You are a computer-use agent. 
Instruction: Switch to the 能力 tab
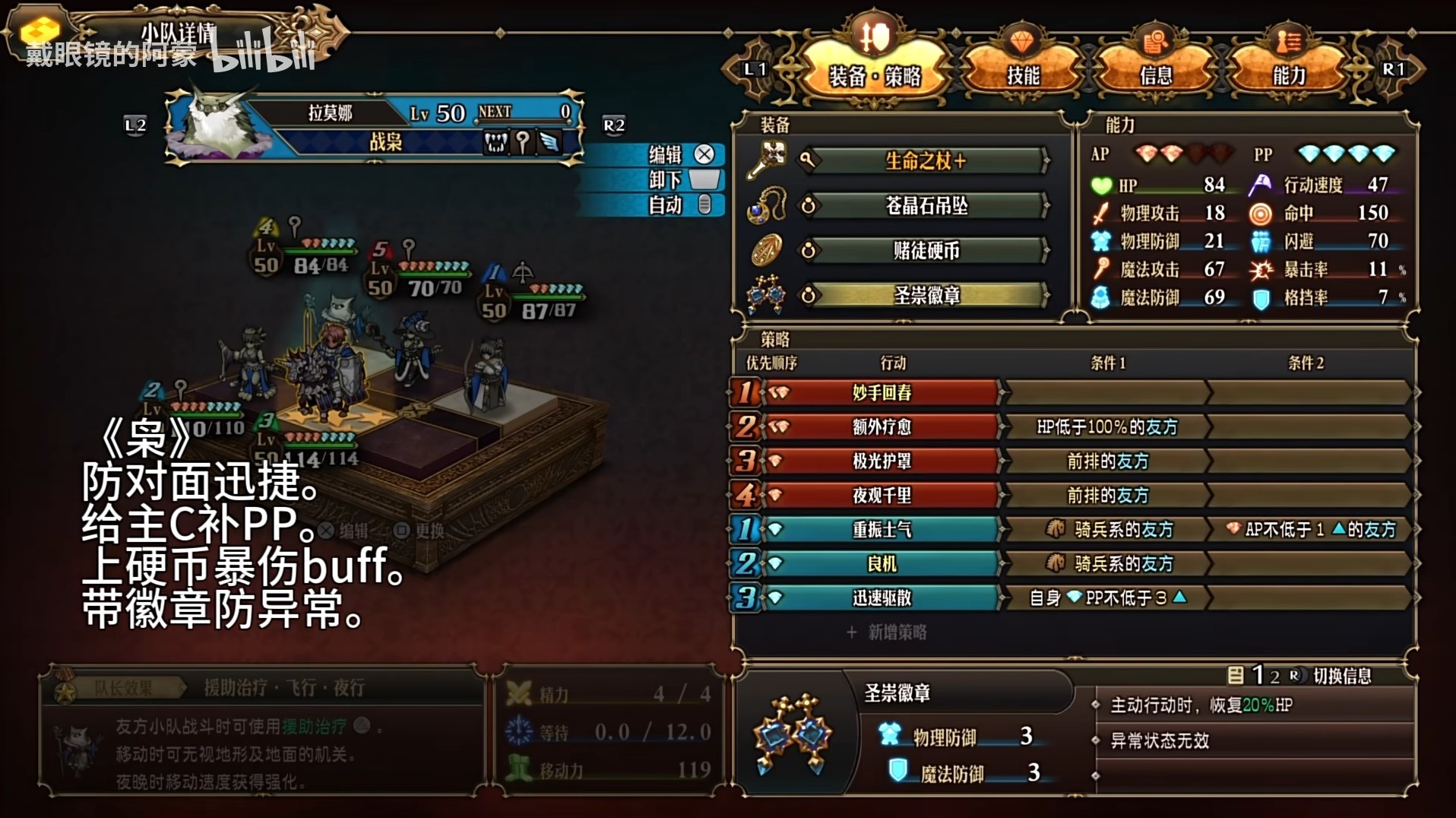point(1287,74)
